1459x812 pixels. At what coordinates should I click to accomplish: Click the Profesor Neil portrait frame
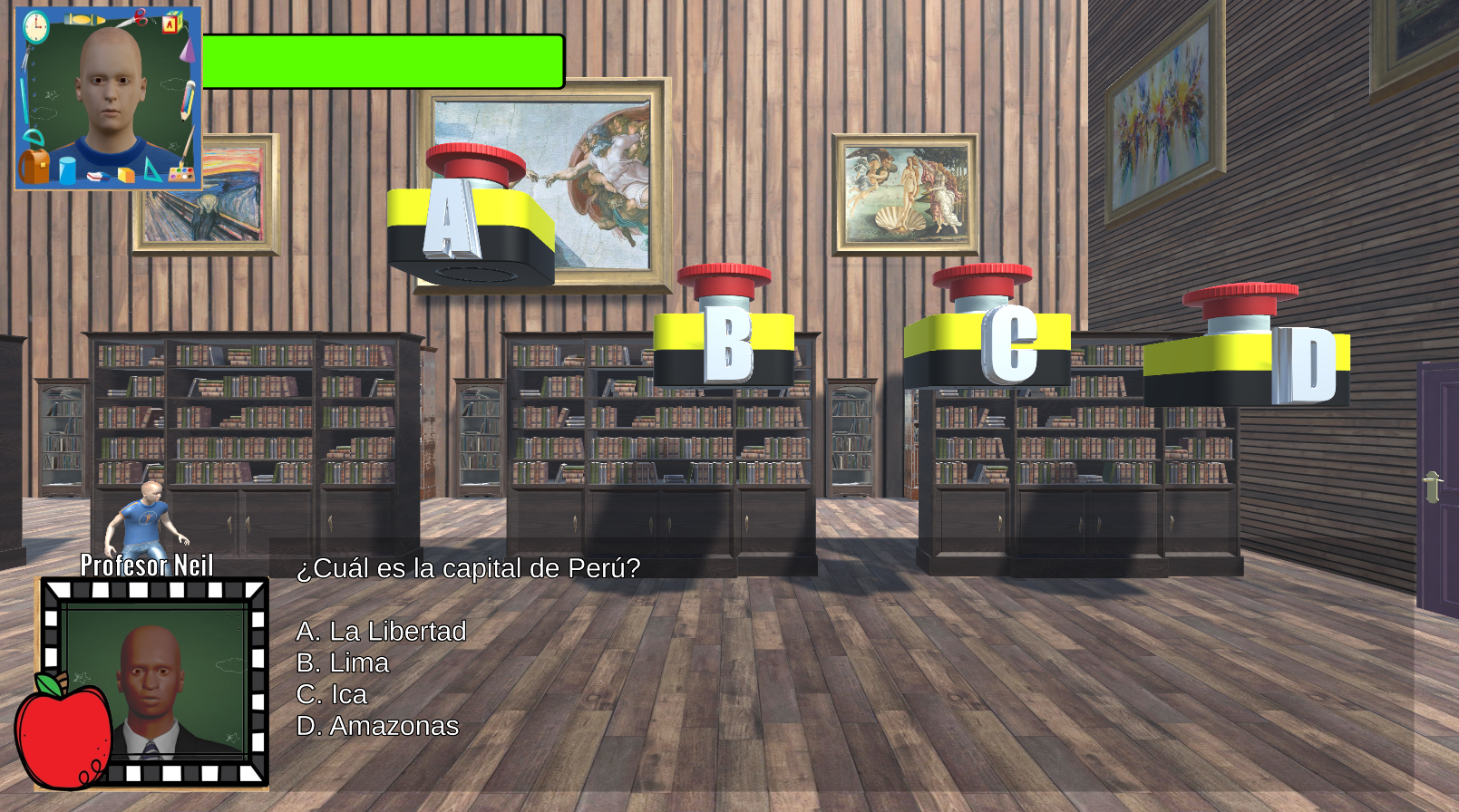pos(154,681)
